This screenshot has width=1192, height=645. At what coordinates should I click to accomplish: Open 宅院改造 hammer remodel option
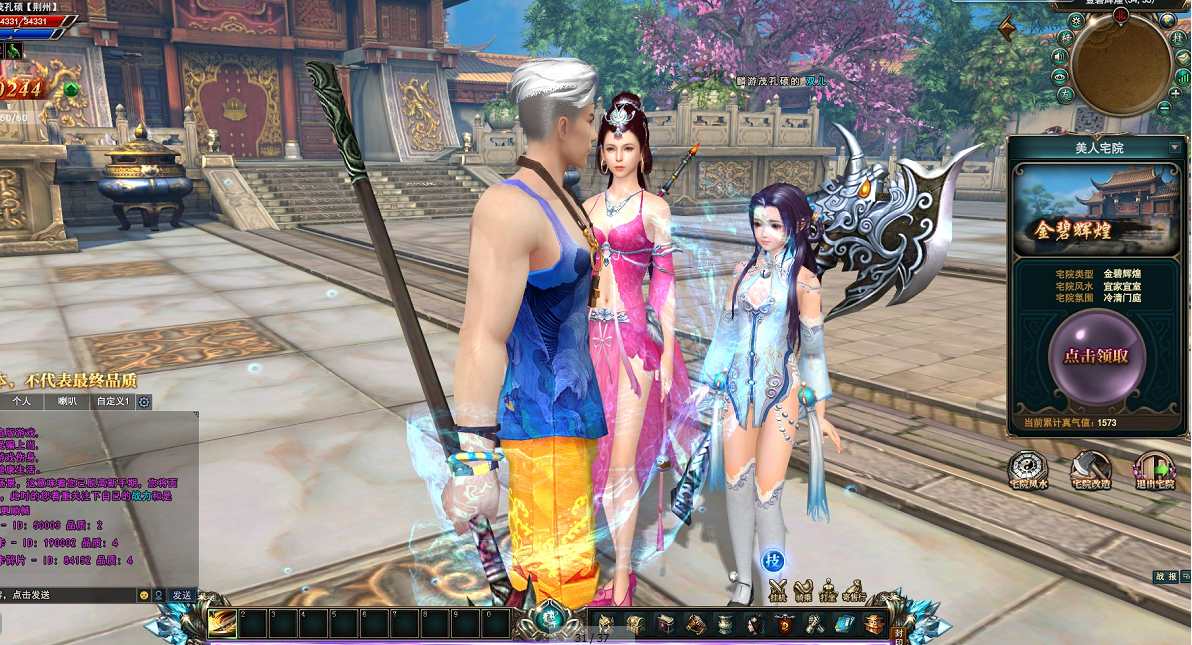point(1091,469)
